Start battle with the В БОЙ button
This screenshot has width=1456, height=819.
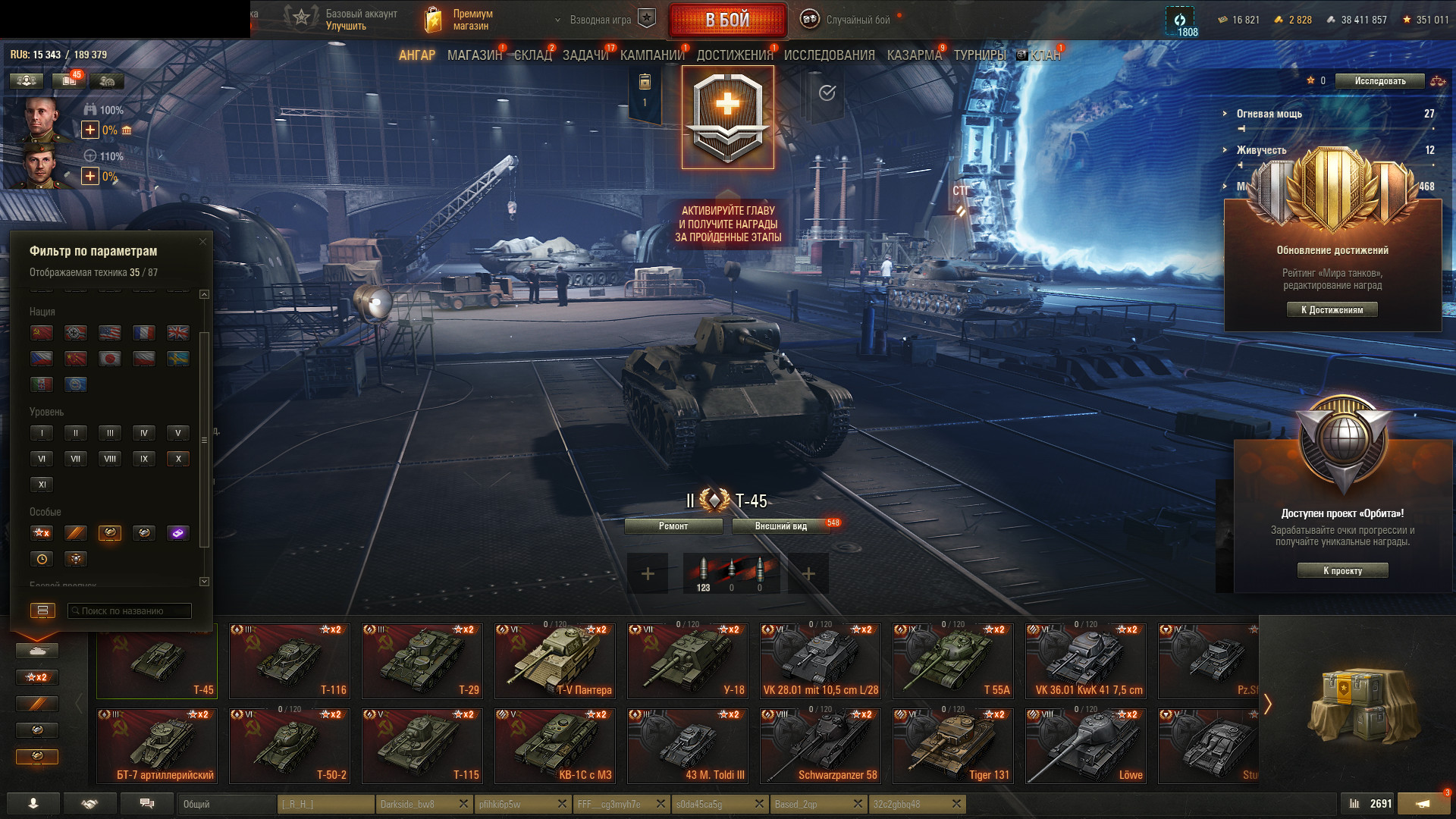[727, 20]
